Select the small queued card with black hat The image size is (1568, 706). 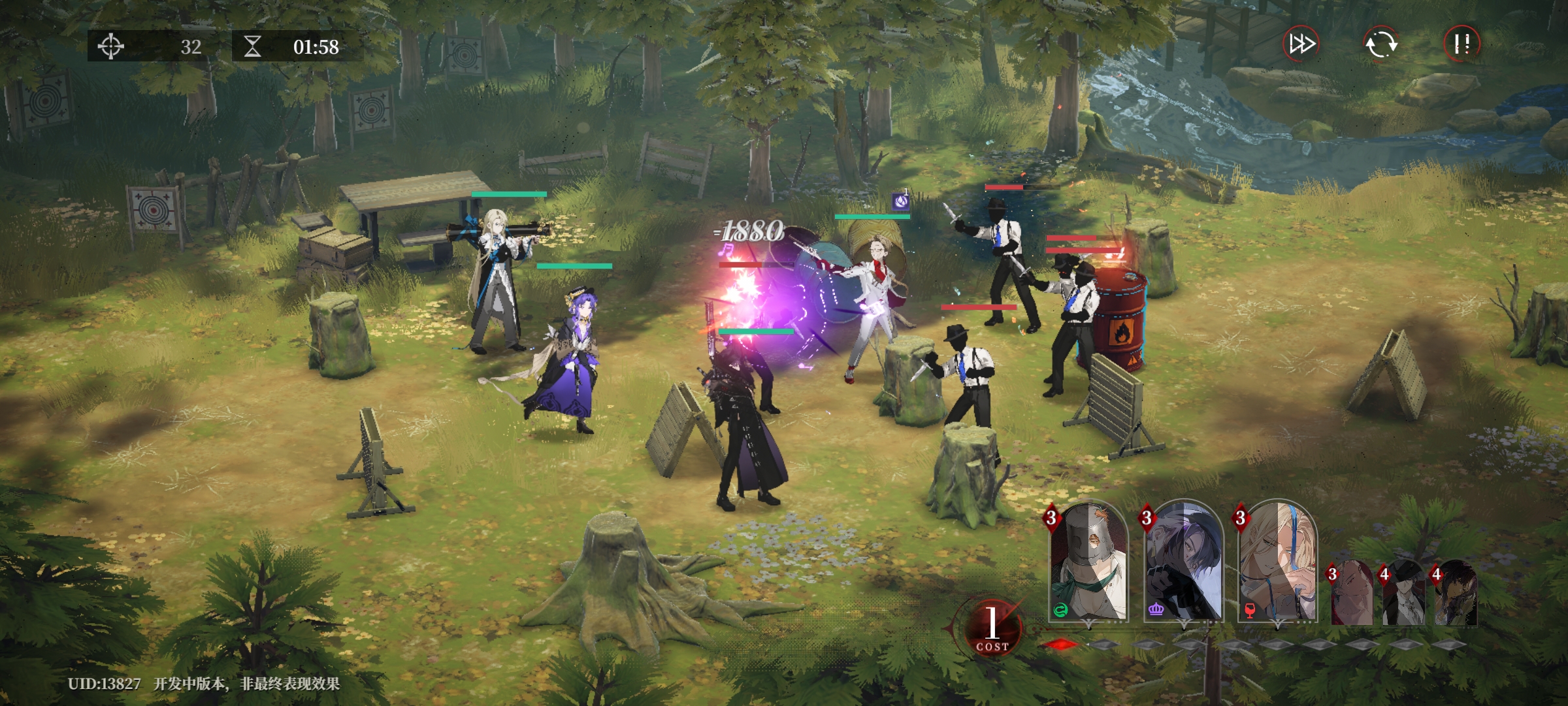[1403, 594]
